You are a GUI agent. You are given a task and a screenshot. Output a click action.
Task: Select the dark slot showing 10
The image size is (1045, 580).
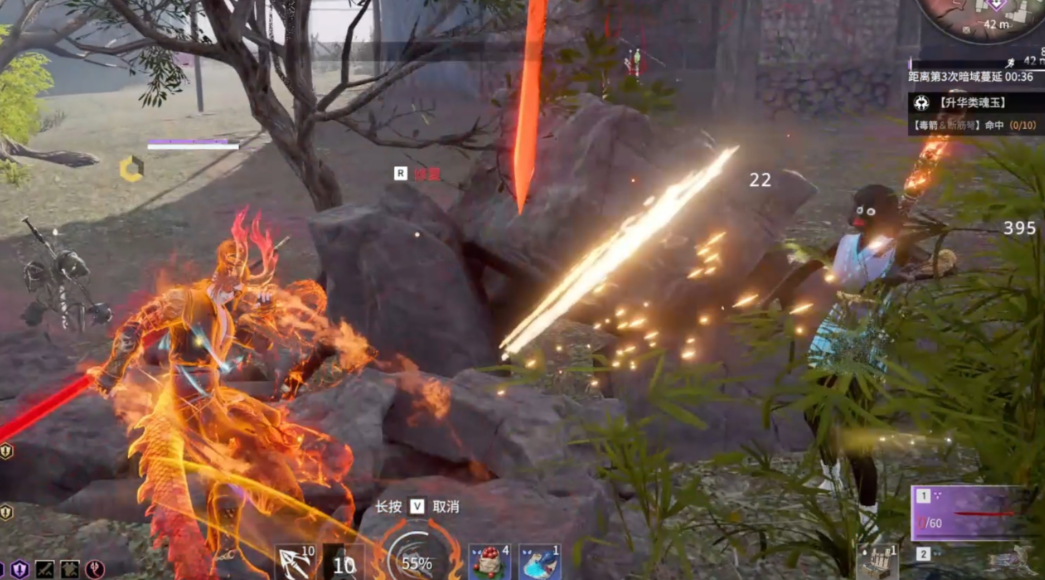(x=344, y=563)
